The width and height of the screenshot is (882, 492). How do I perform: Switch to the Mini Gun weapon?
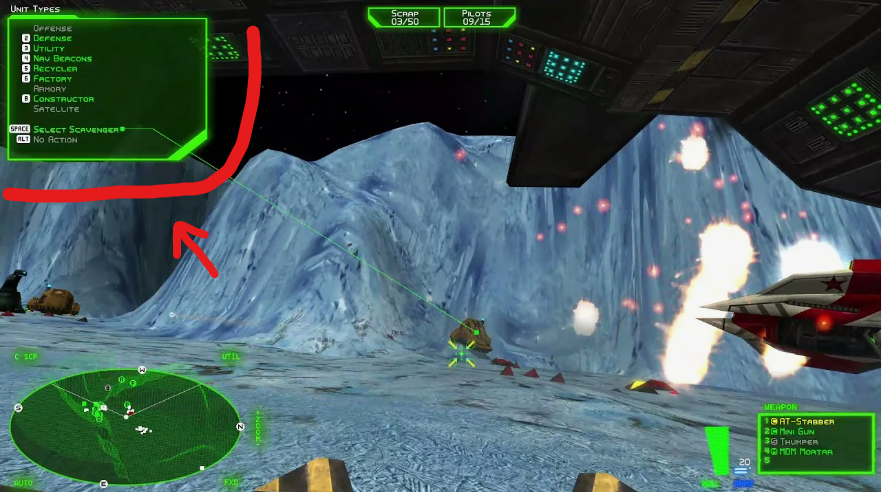point(799,431)
